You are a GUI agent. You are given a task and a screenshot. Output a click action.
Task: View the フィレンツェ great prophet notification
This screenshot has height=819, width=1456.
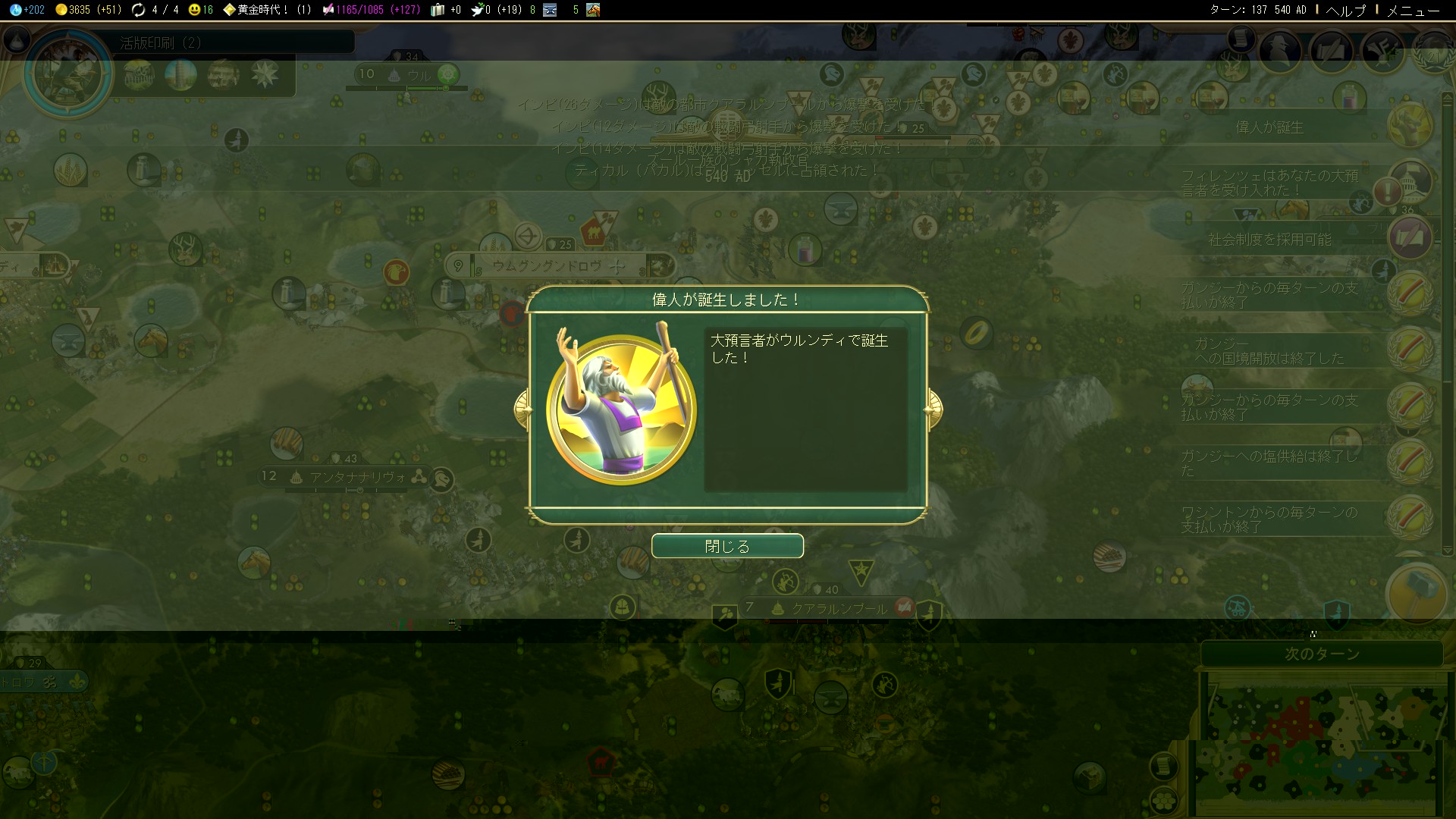click(1270, 183)
